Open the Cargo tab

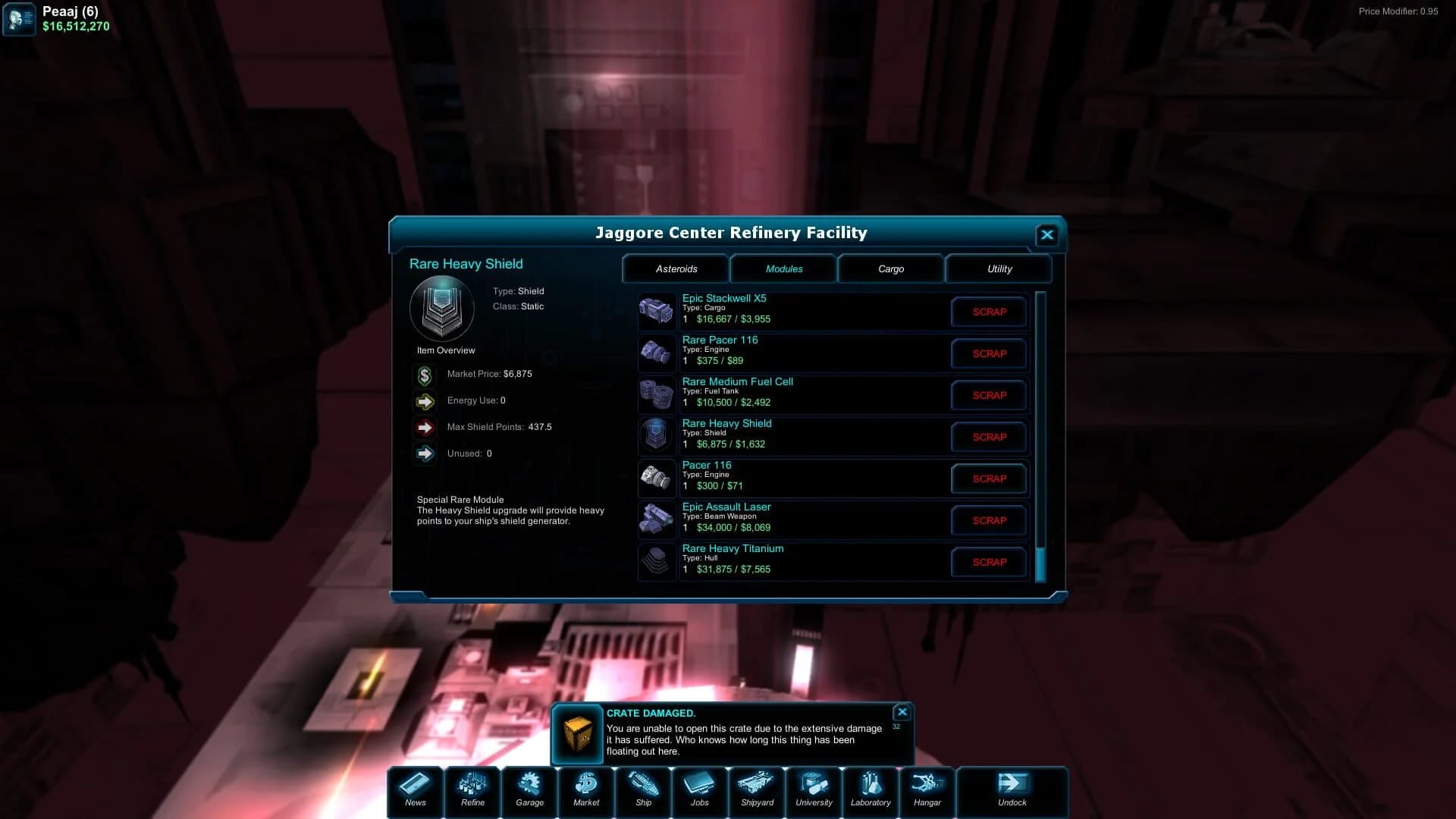[x=891, y=268]
